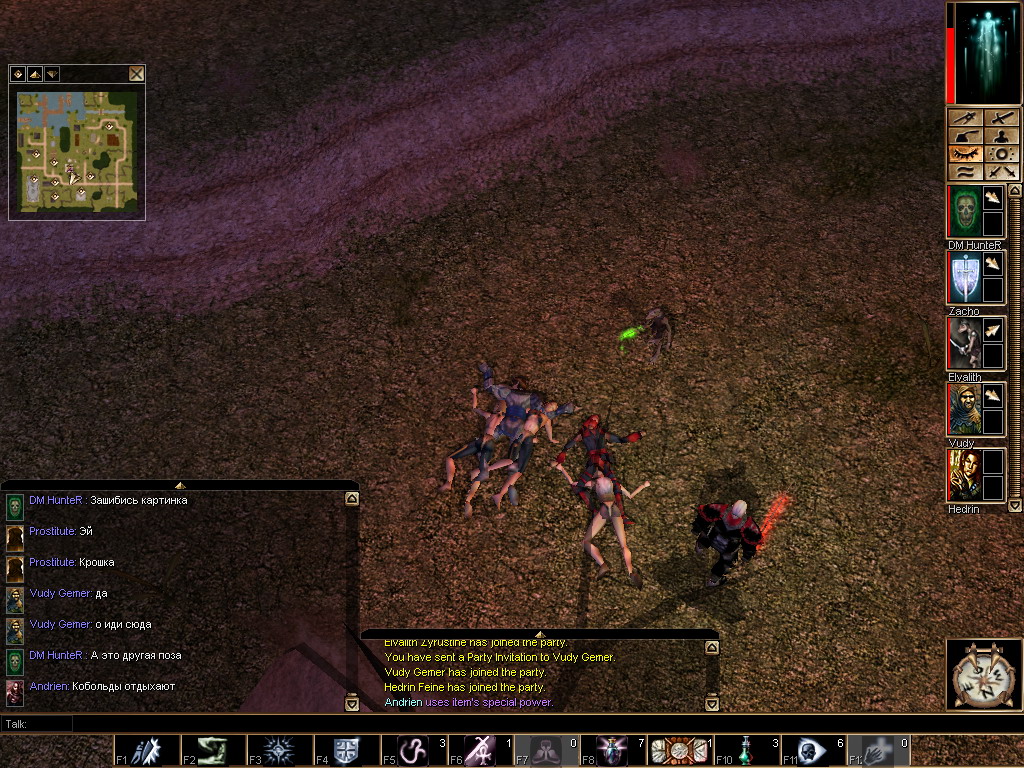Select Elvalith's party portrait
The height and width of the screenshot is (768, 1024).
tap(963, 343)
